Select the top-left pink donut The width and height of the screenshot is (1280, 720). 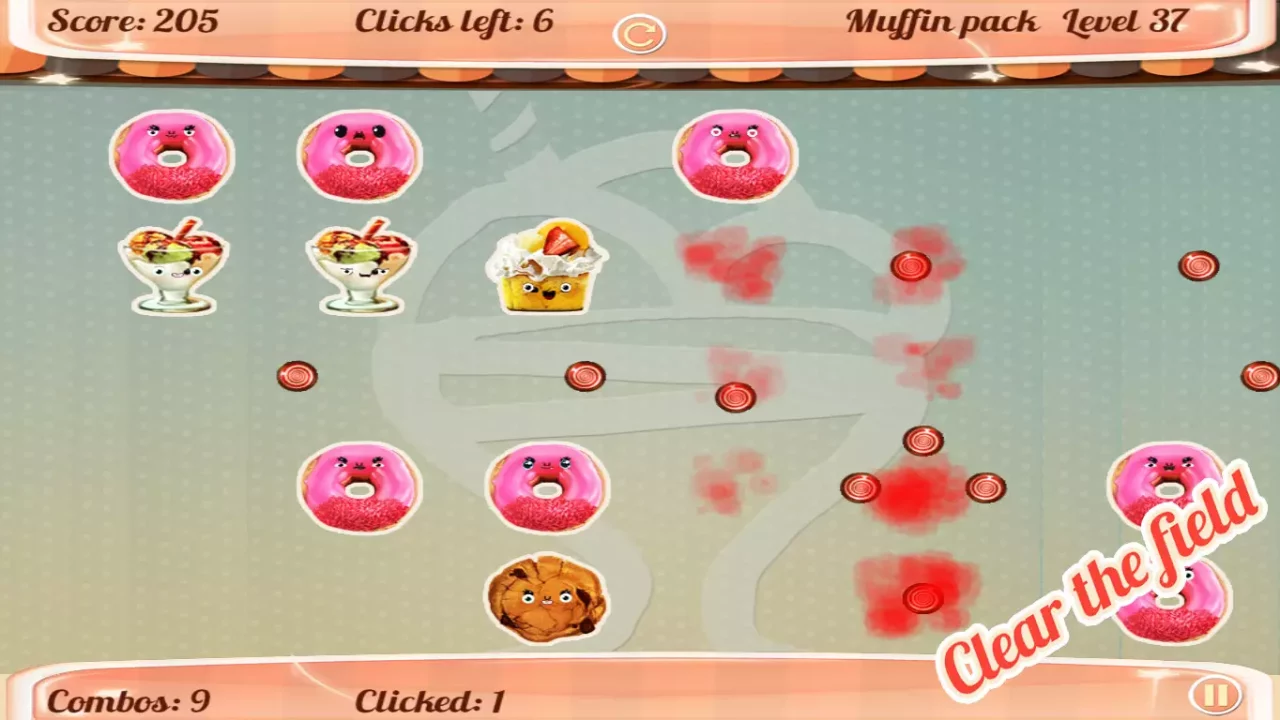point(172,155)
